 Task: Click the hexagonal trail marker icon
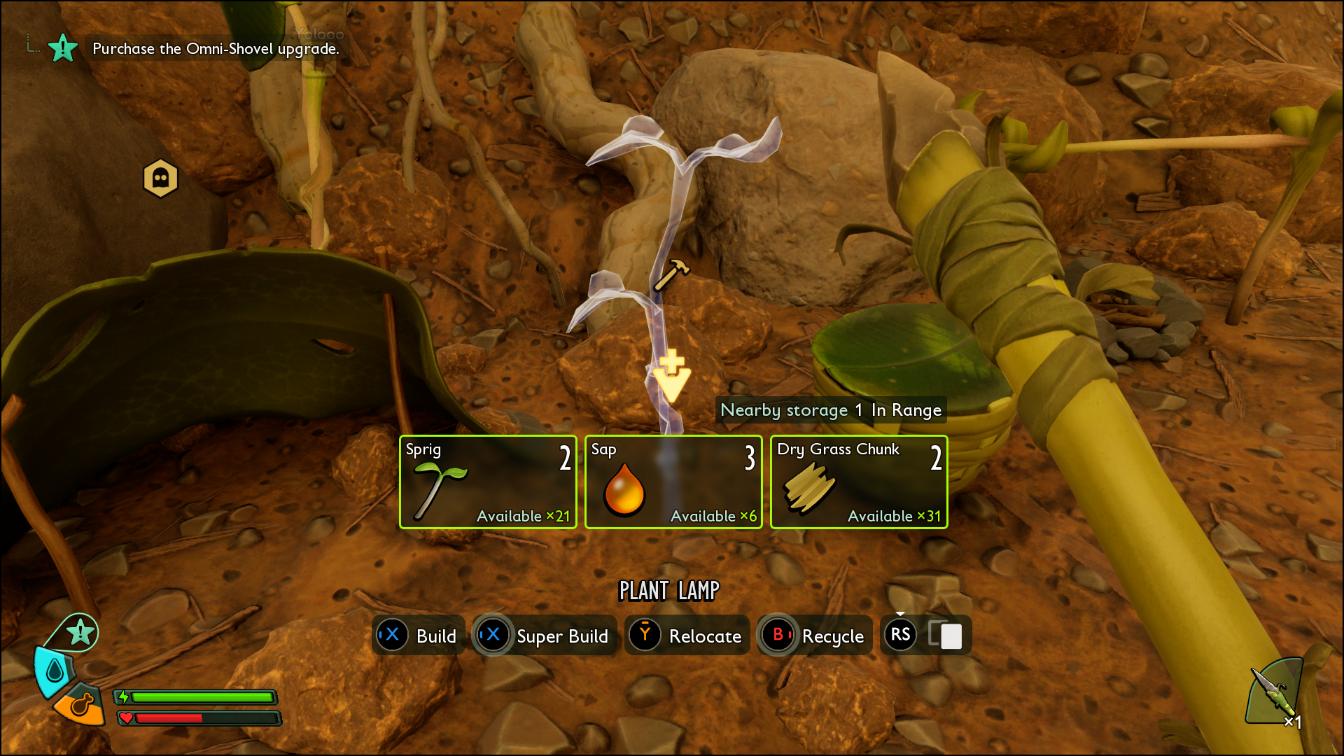pyautogui.click(x=160, y=179)
